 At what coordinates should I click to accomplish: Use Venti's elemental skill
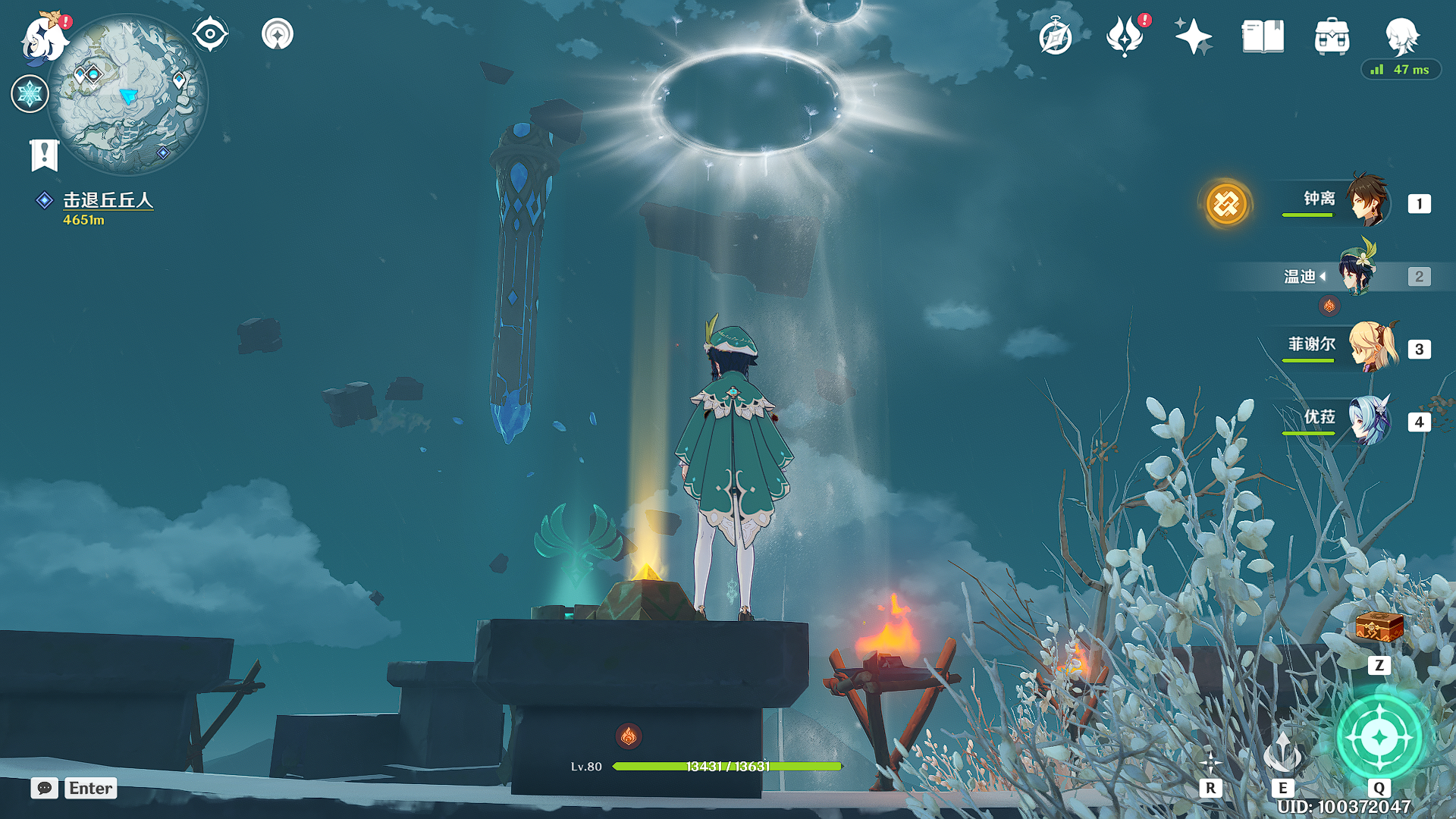point(1282,753)
